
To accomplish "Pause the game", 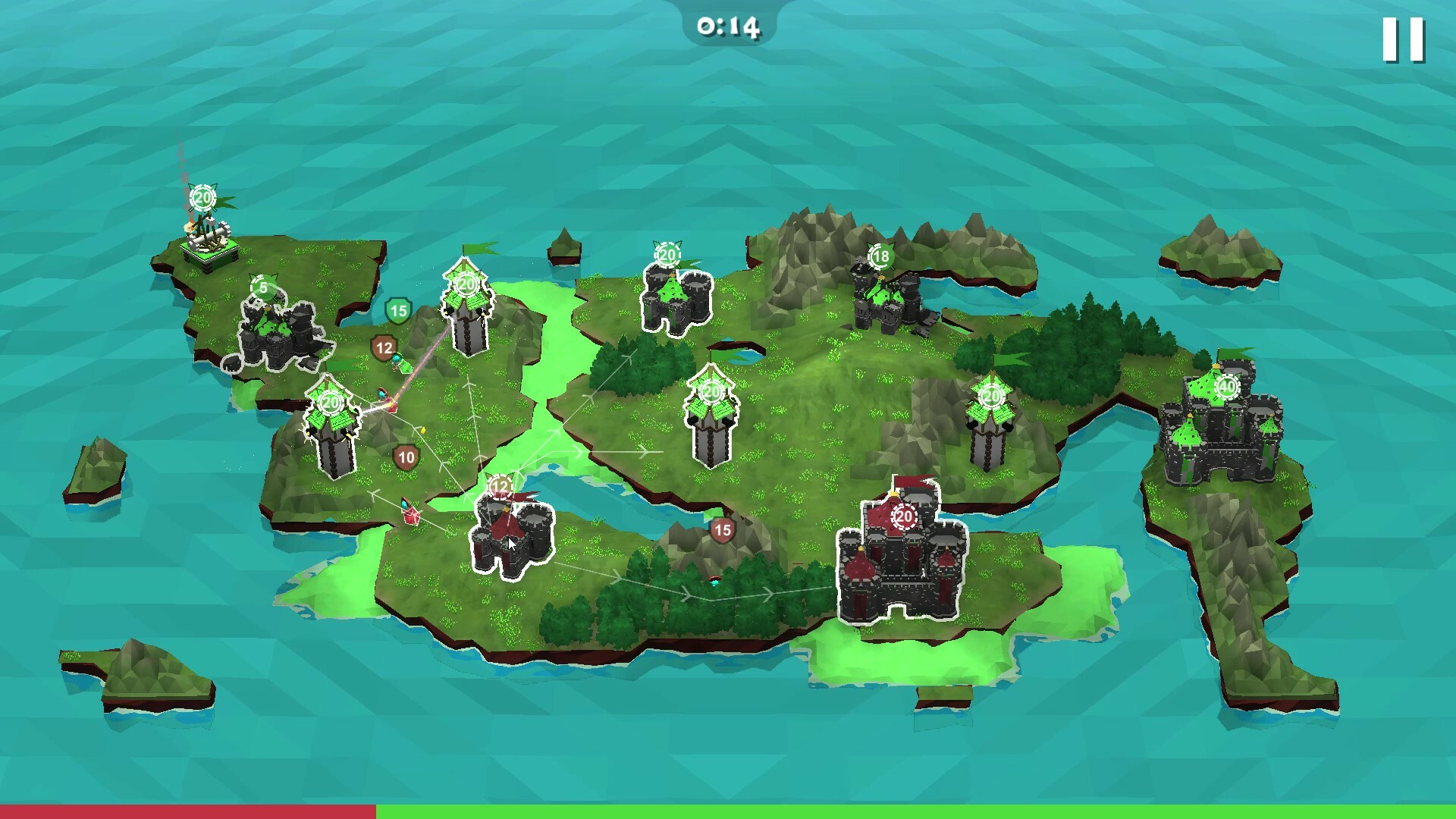I will [1403, 39].
